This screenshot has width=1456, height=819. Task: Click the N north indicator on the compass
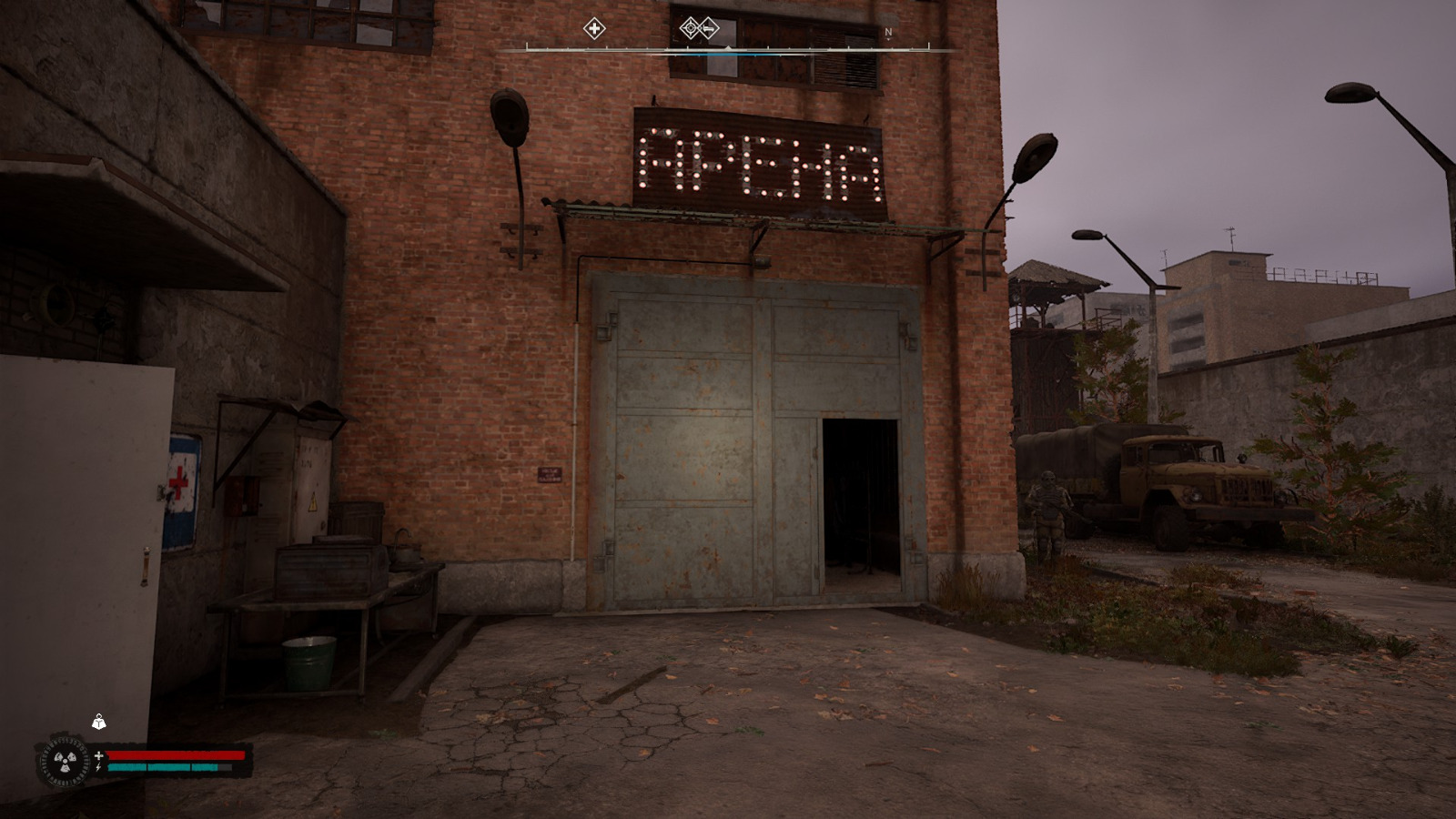[x=887, y=31]
